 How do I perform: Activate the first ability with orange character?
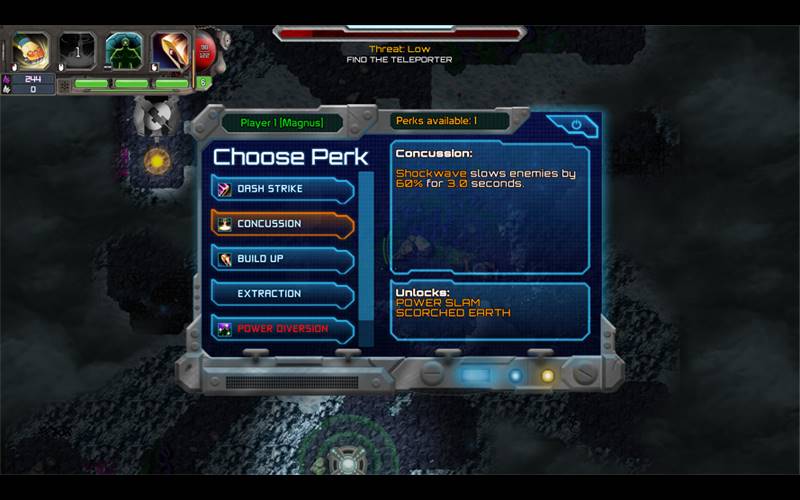pos(31,50)
